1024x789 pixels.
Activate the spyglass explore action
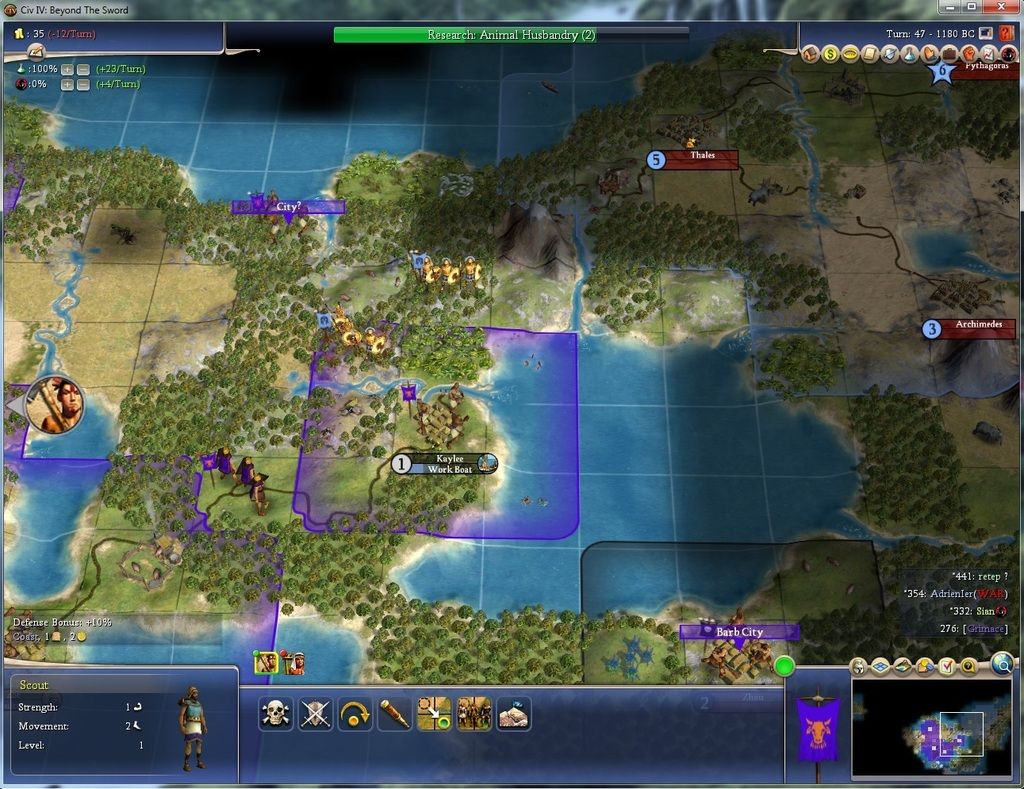[394, 714]
